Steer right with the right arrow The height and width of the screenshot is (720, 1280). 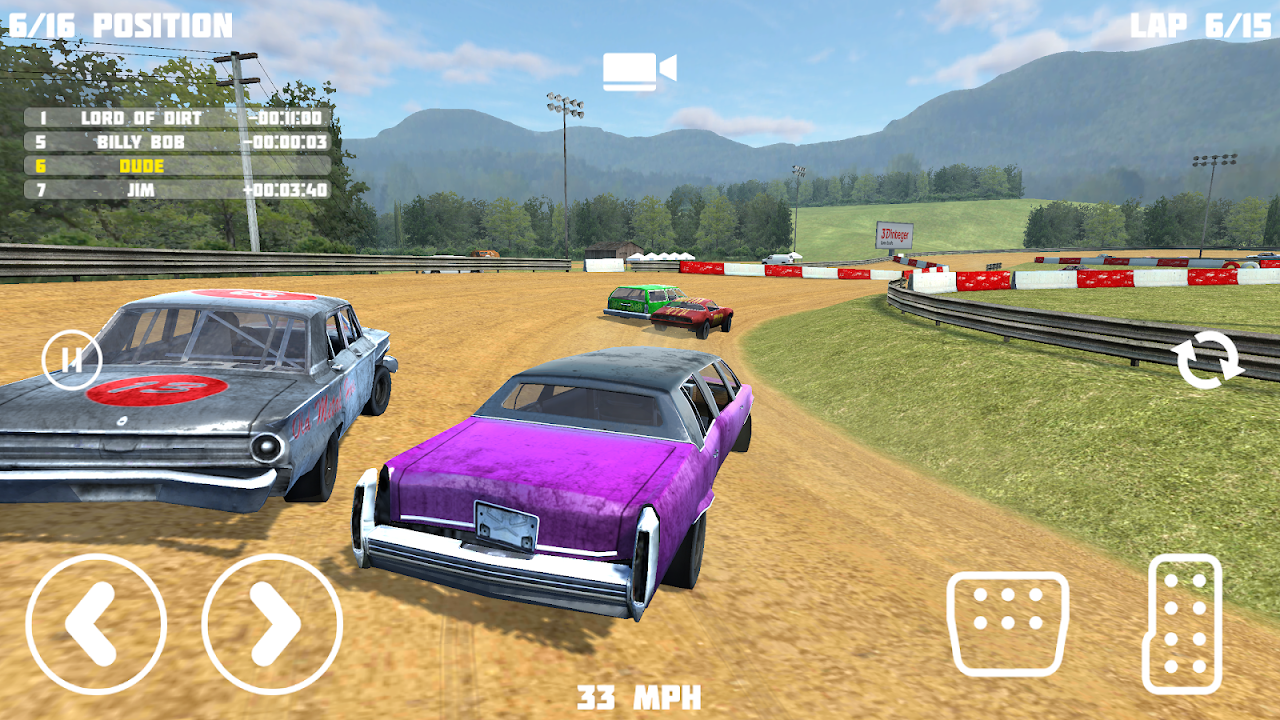[x=272, y=623]
